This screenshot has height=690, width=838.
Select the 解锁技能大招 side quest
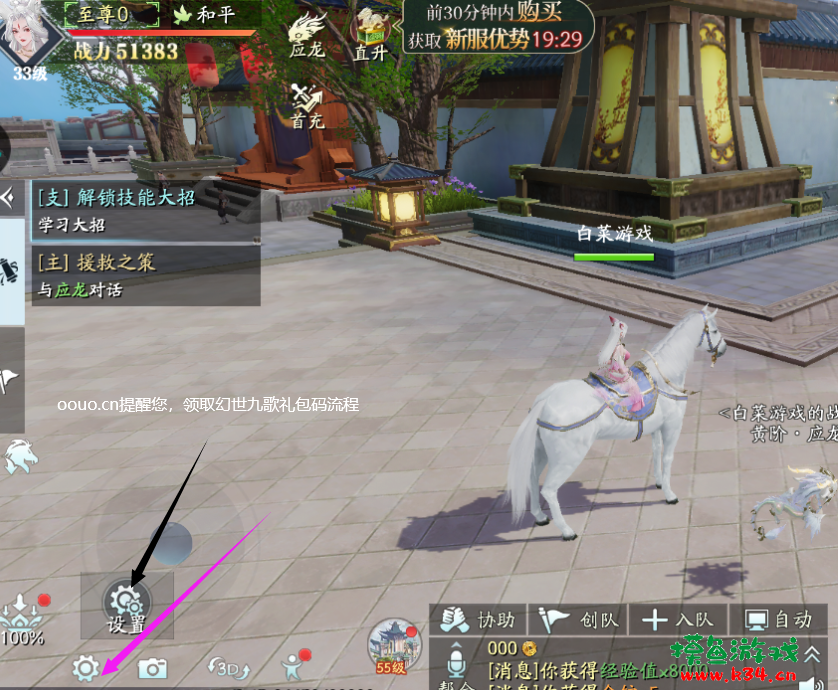[145, 210]
